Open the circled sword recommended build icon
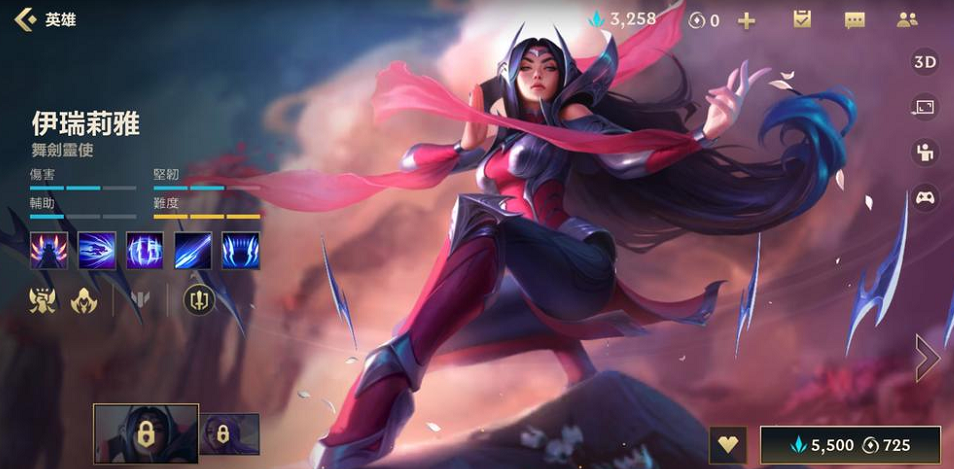 [198, 298]
